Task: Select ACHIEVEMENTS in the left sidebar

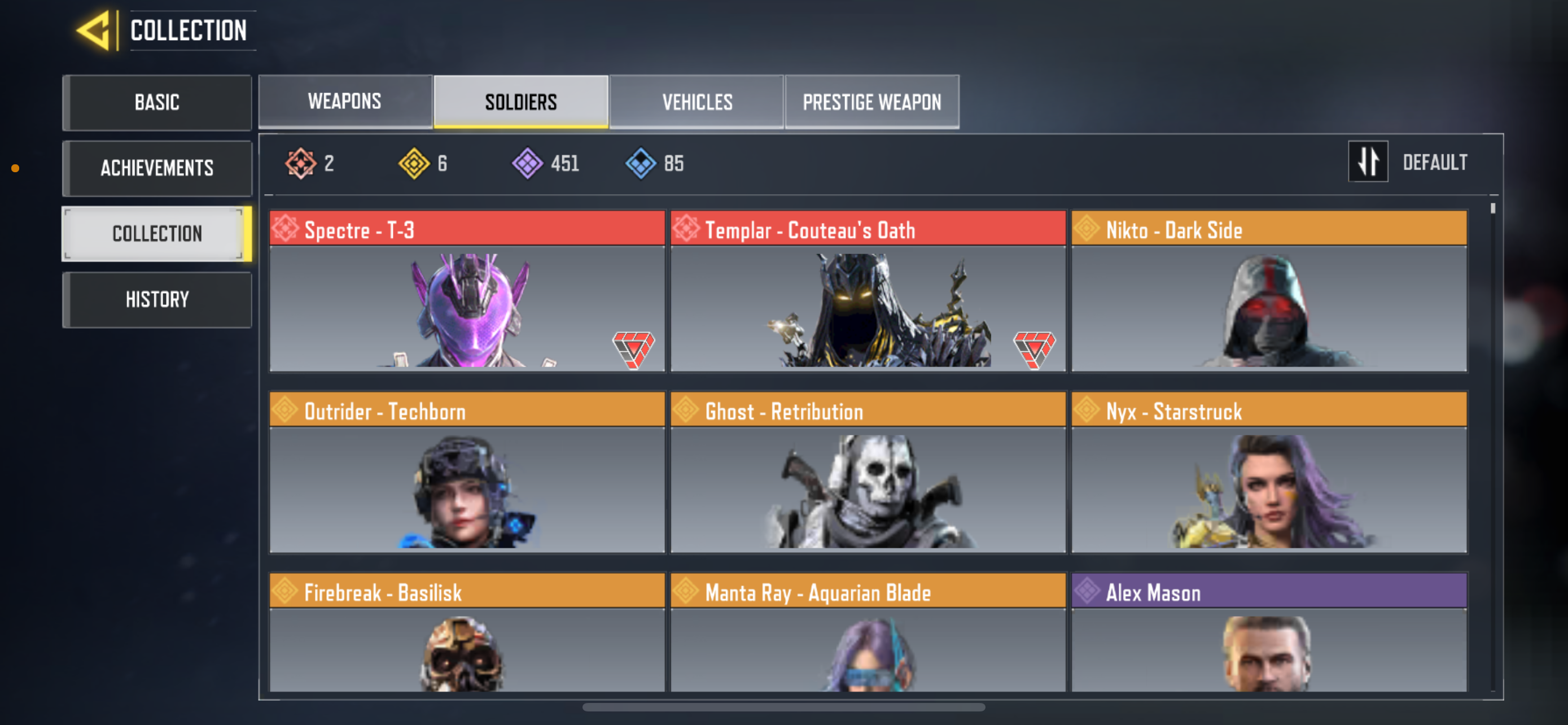Action: pyautogui.click(x=157, y=169)
